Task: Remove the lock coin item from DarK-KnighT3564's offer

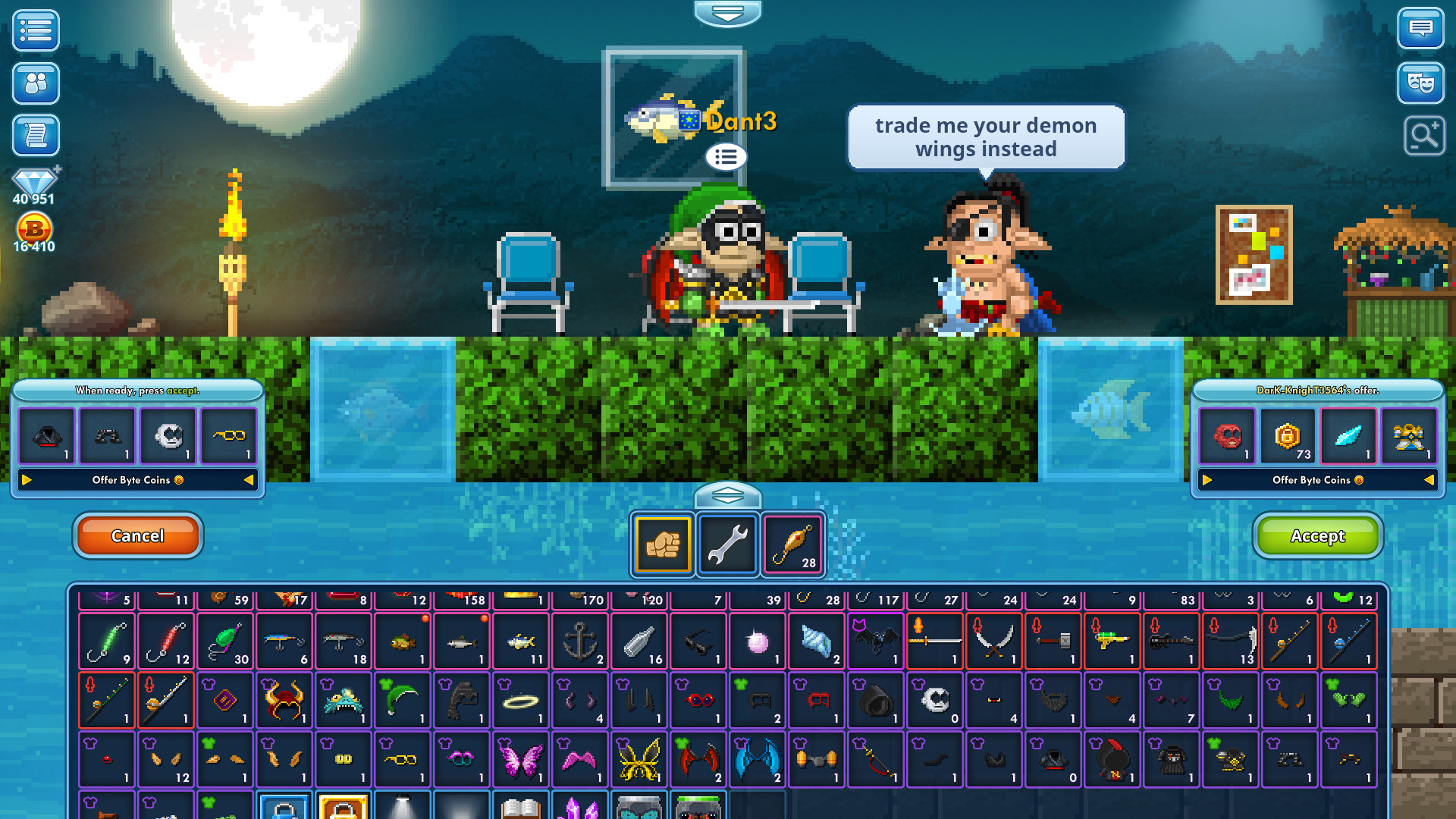Action: pos(1287,436)
